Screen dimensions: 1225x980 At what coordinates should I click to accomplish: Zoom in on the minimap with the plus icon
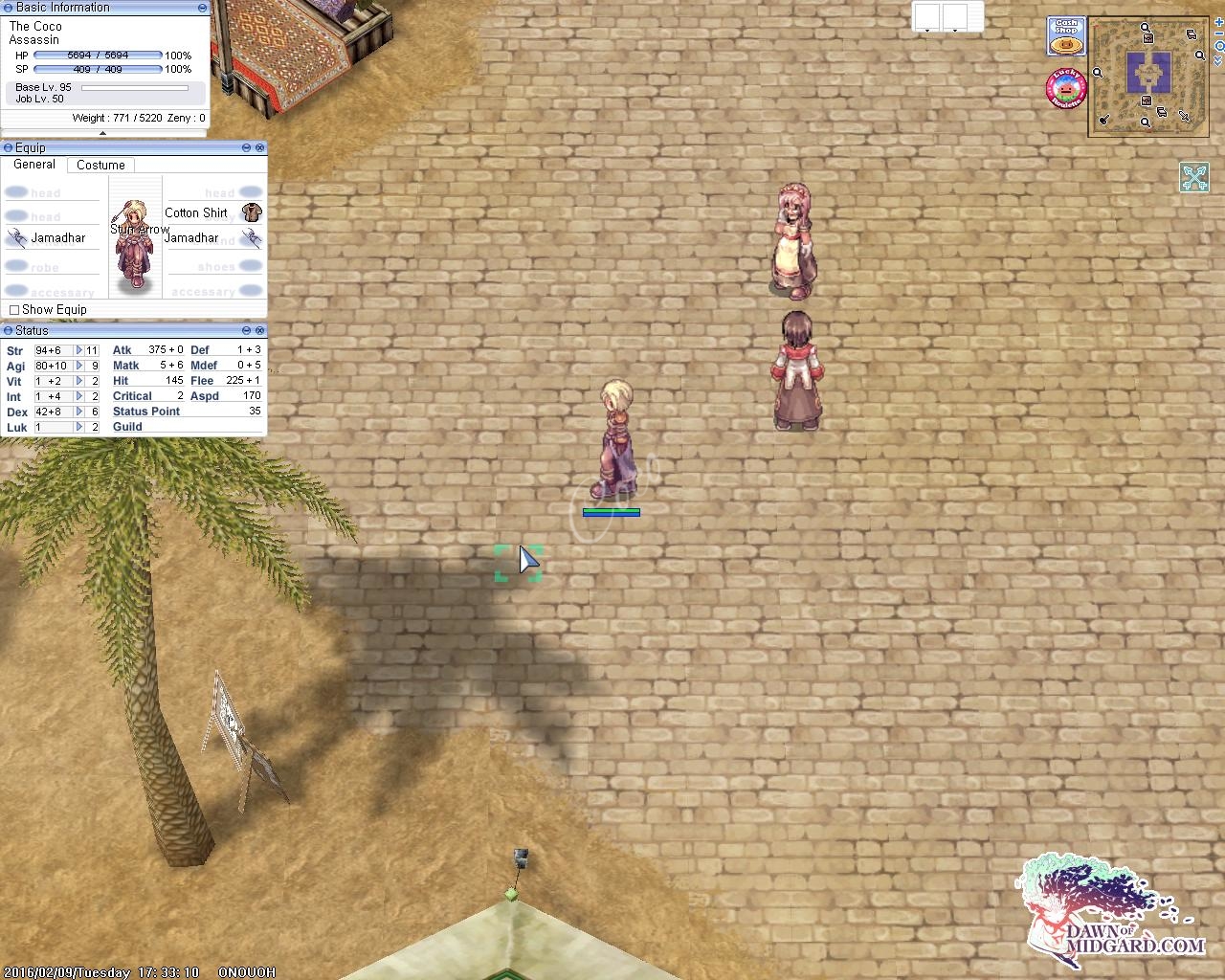[x=1218, y=23]
